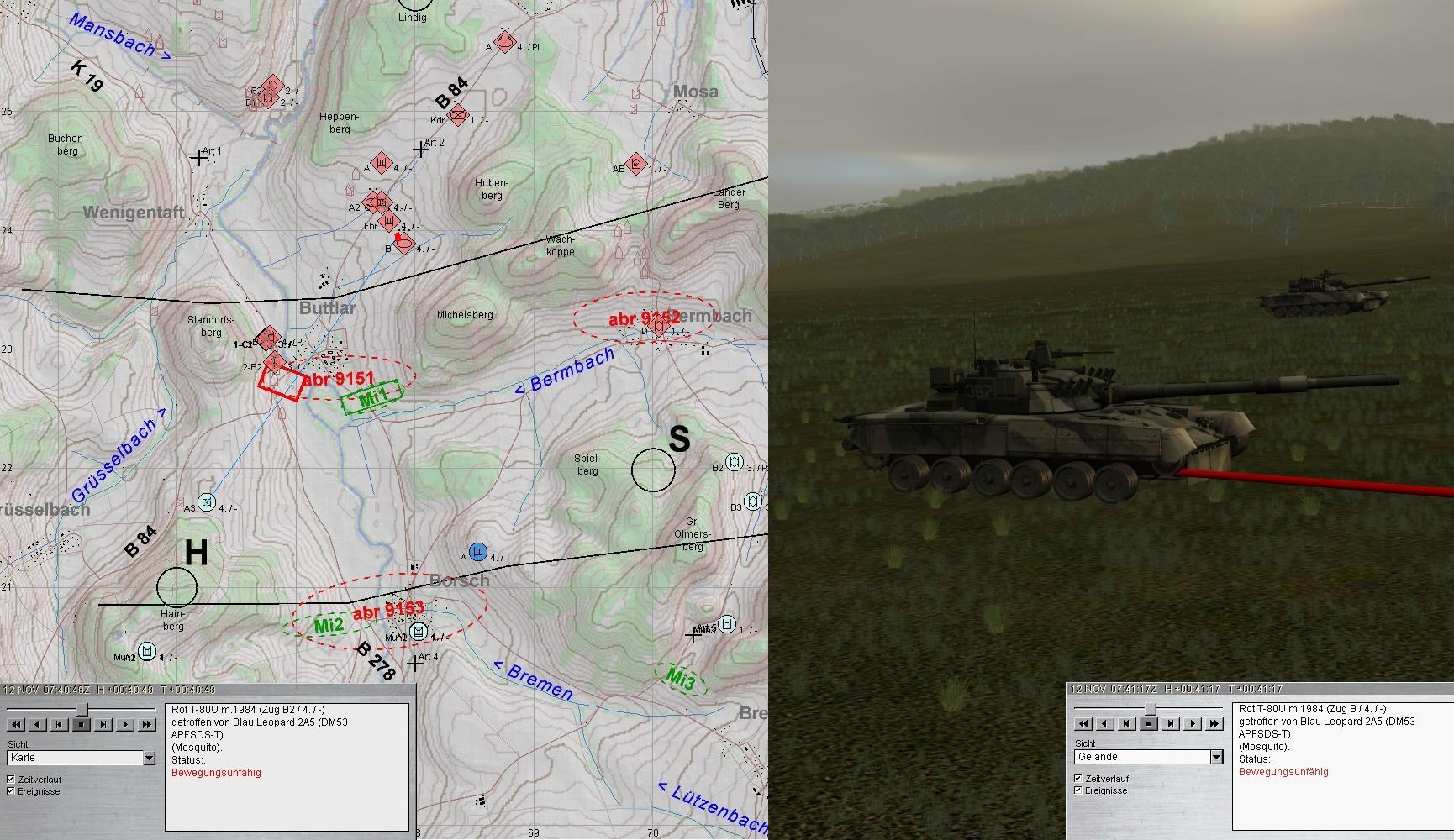Skip to next event in Gelände panel
This screenshot has width=1454, height=840.
point(1171,723)
